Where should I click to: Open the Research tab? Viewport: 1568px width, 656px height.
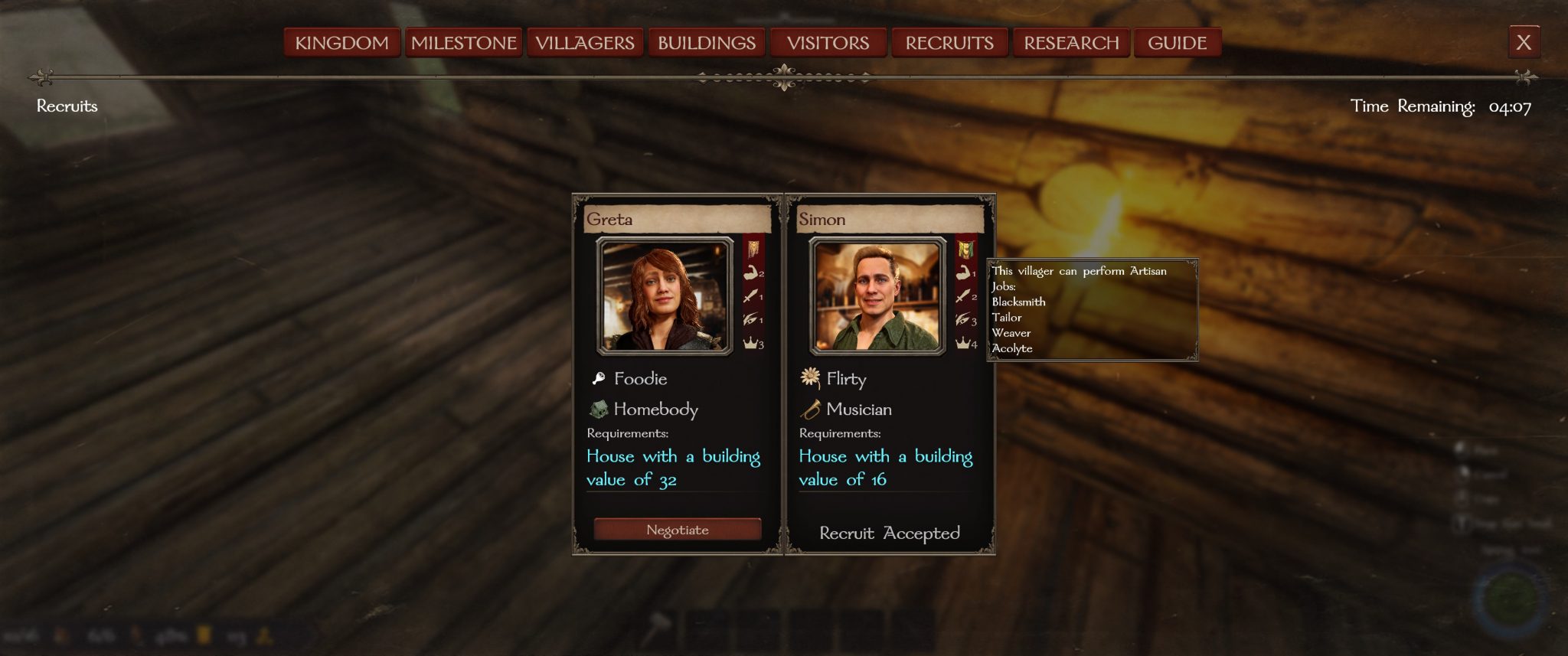point(1071,43)
